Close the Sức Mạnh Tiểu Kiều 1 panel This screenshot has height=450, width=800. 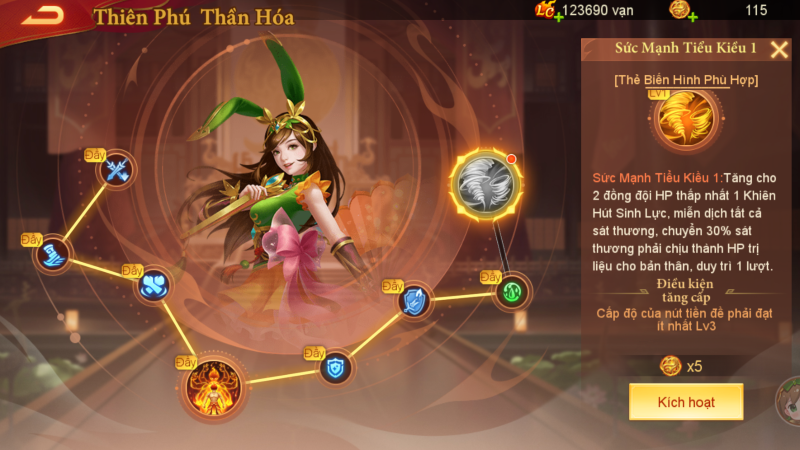pyautogui.click(x=779, y=50)
